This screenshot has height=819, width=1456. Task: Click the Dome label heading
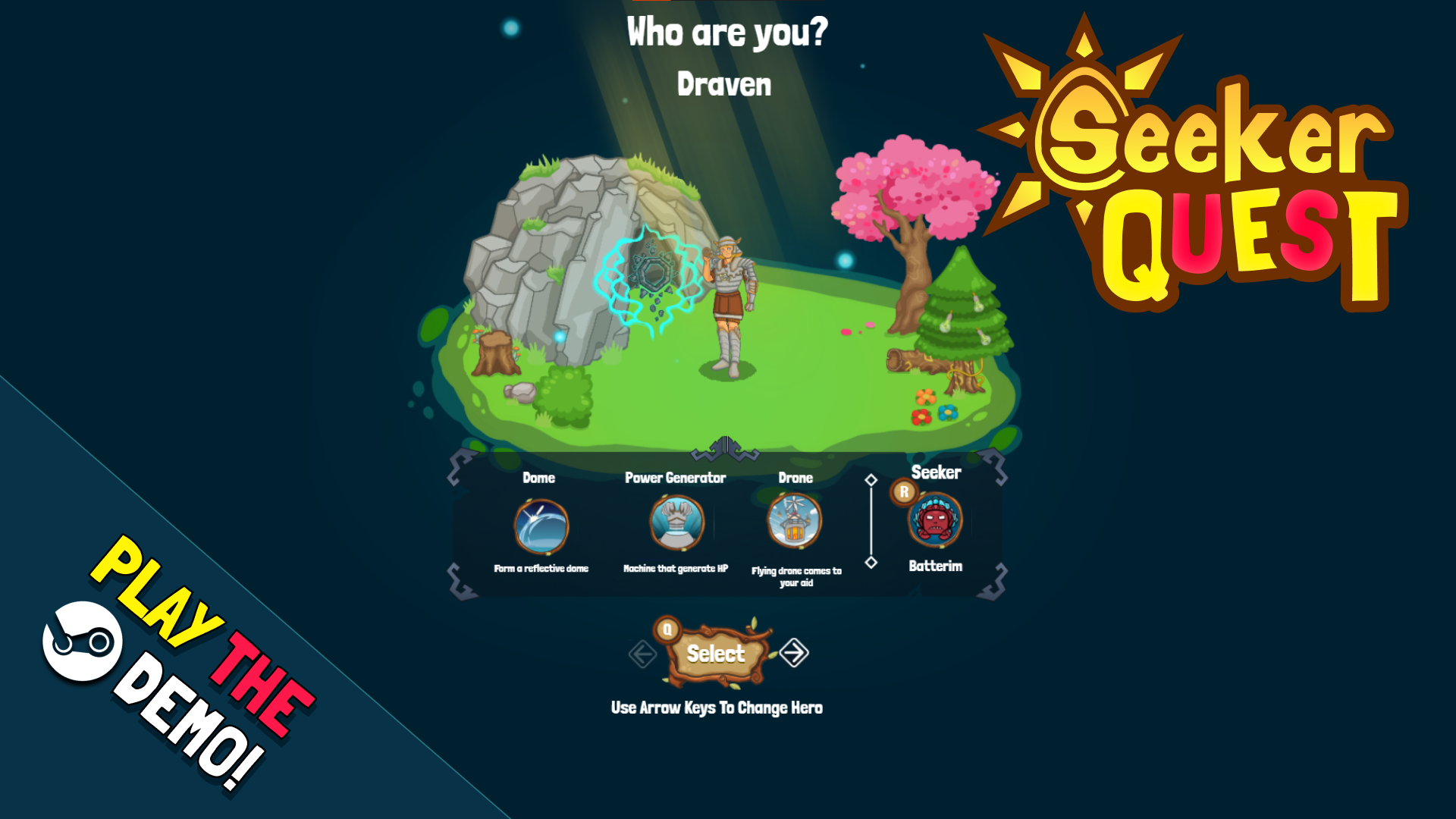[x=539, y=478]
